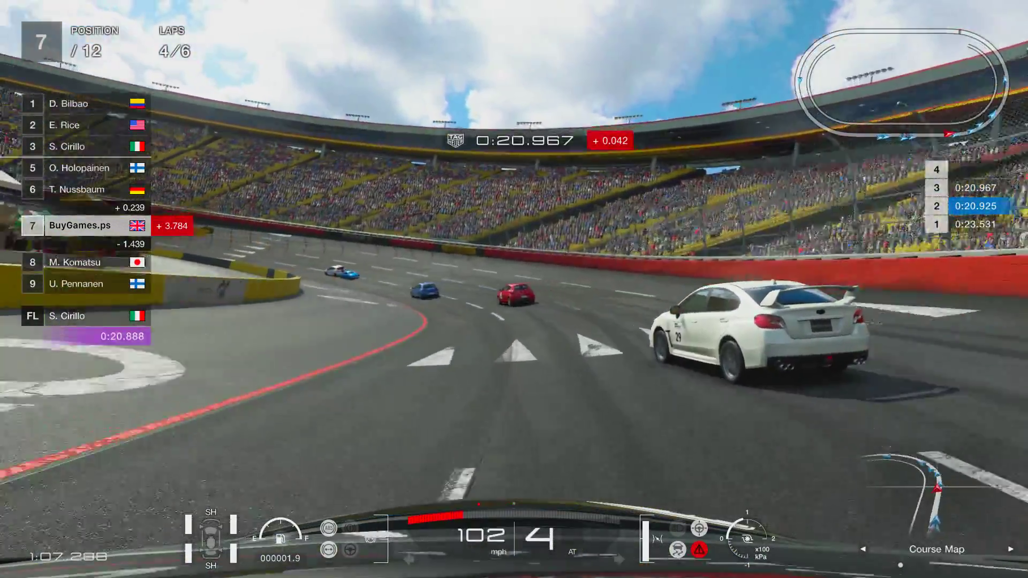Open the fastest lap row for S. Cirillo
1028x578 pixels.
coord(85,316)
